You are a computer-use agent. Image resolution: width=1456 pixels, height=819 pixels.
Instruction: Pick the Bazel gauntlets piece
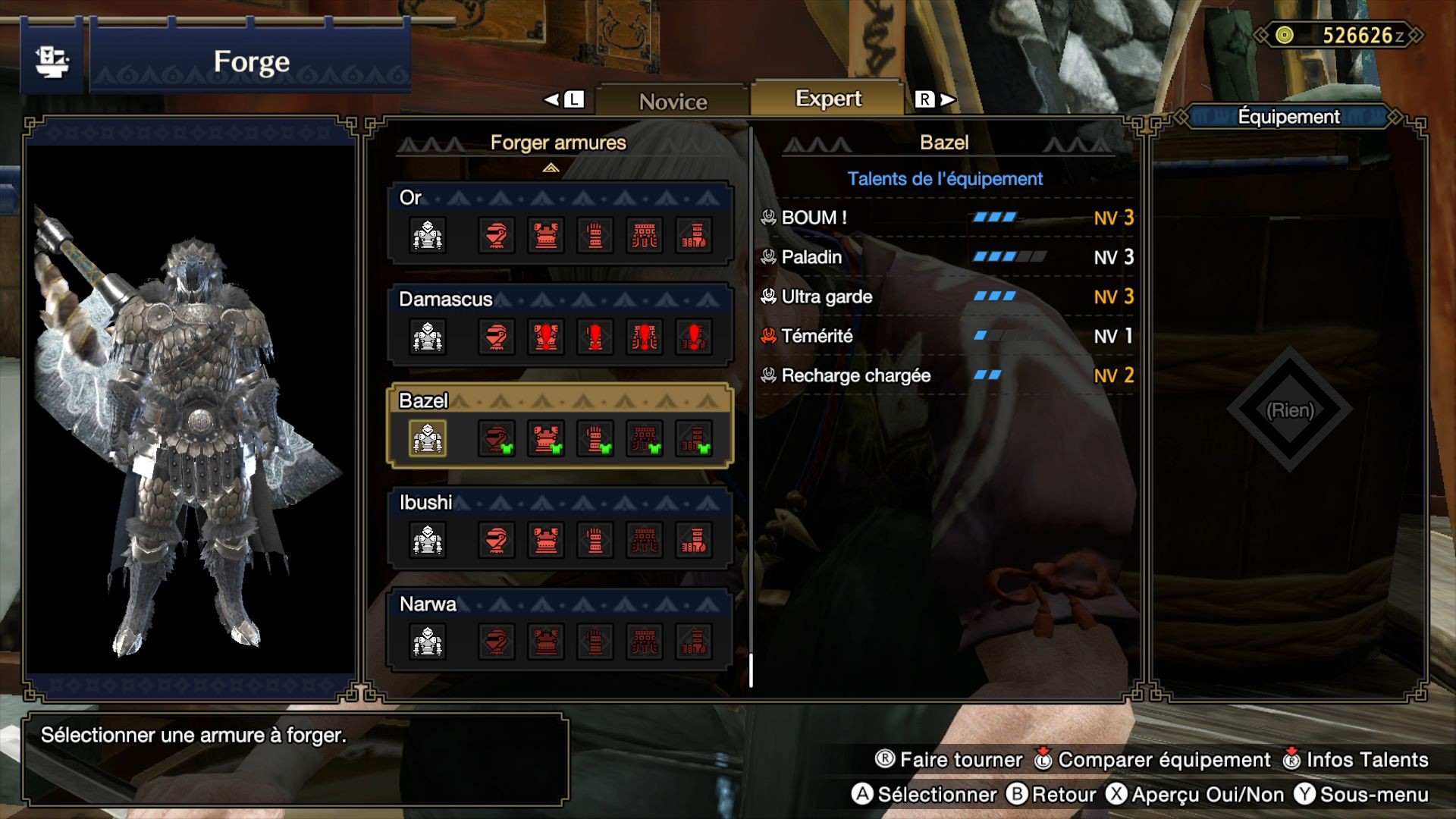[x=595, y=439]
